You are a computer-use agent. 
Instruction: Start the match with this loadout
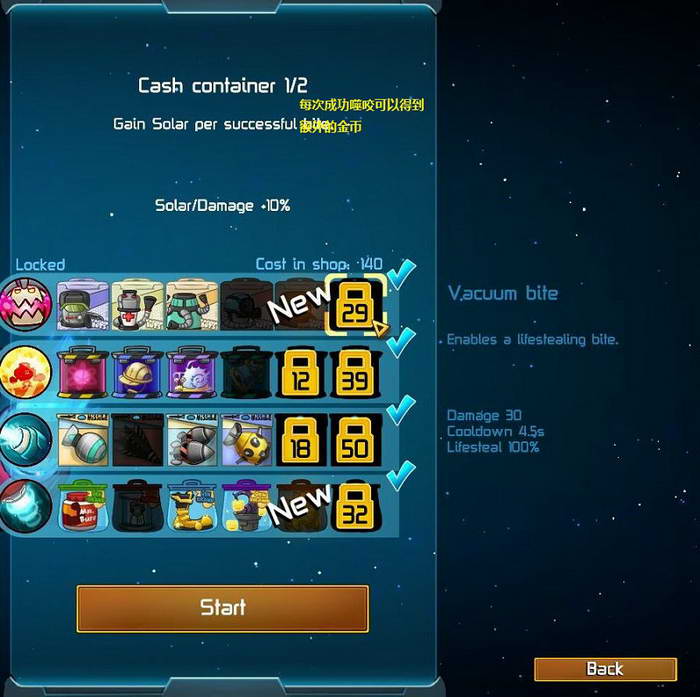tap(222, 607)
